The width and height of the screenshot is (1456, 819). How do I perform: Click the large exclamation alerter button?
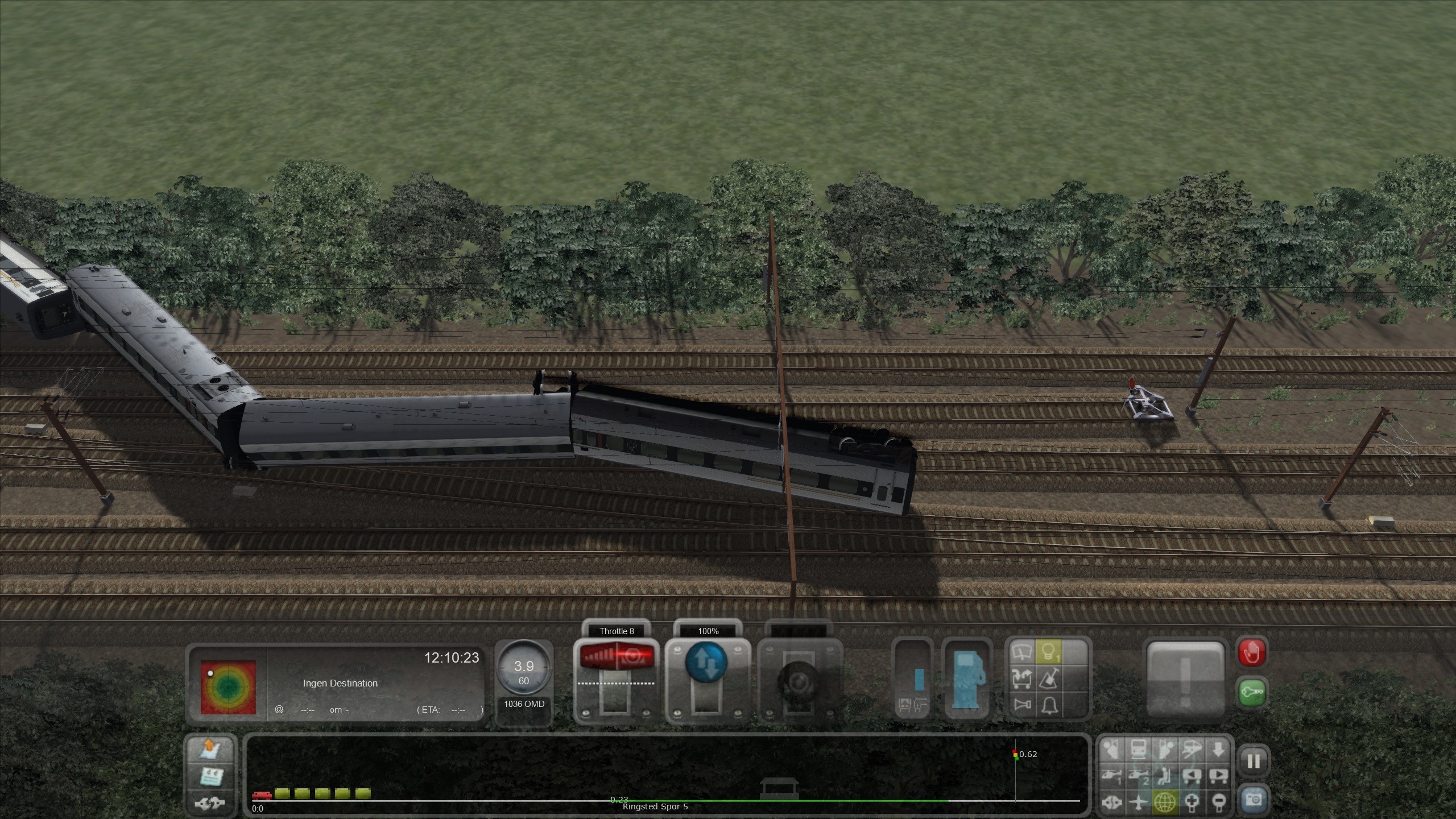1185,679
